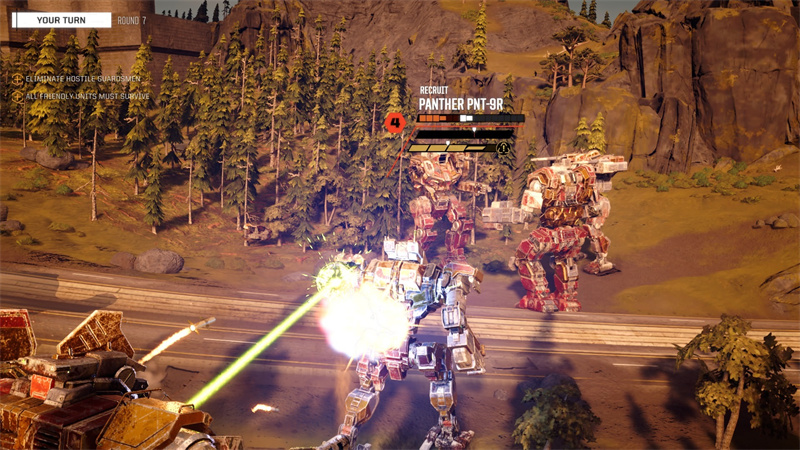This screenshot has width=800, height=450.
Task: Click the stability warning icon beside the yellow bar
Action: 503,147
